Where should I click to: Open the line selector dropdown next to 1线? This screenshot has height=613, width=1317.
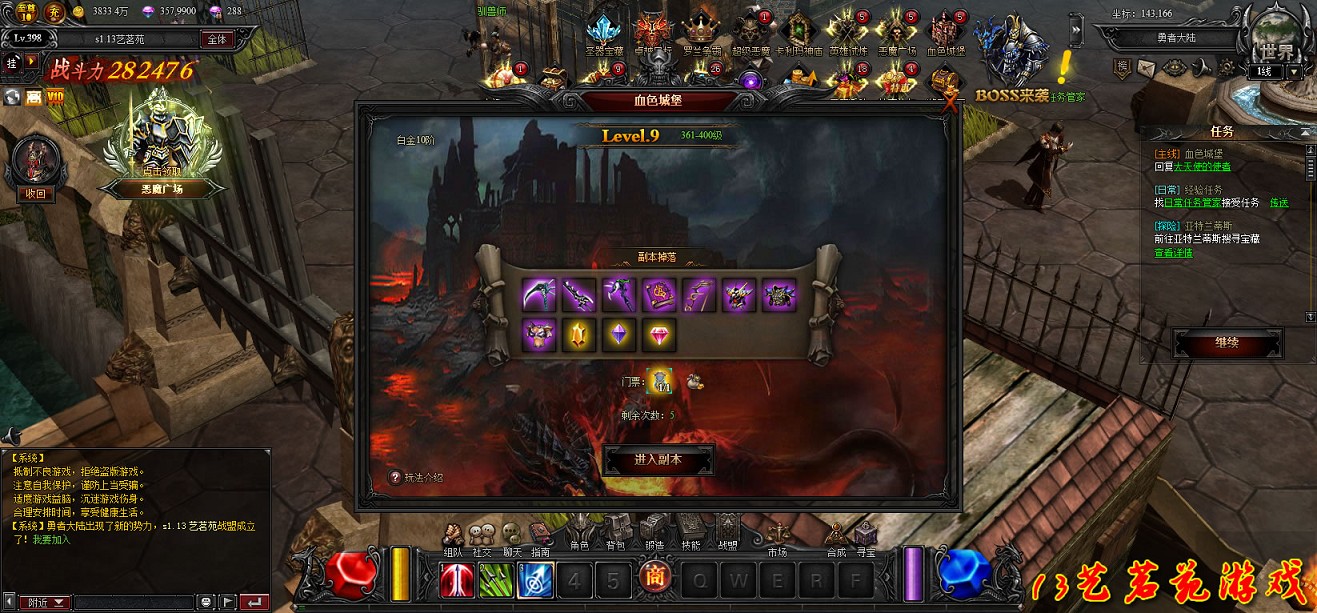coord(1294,72)
